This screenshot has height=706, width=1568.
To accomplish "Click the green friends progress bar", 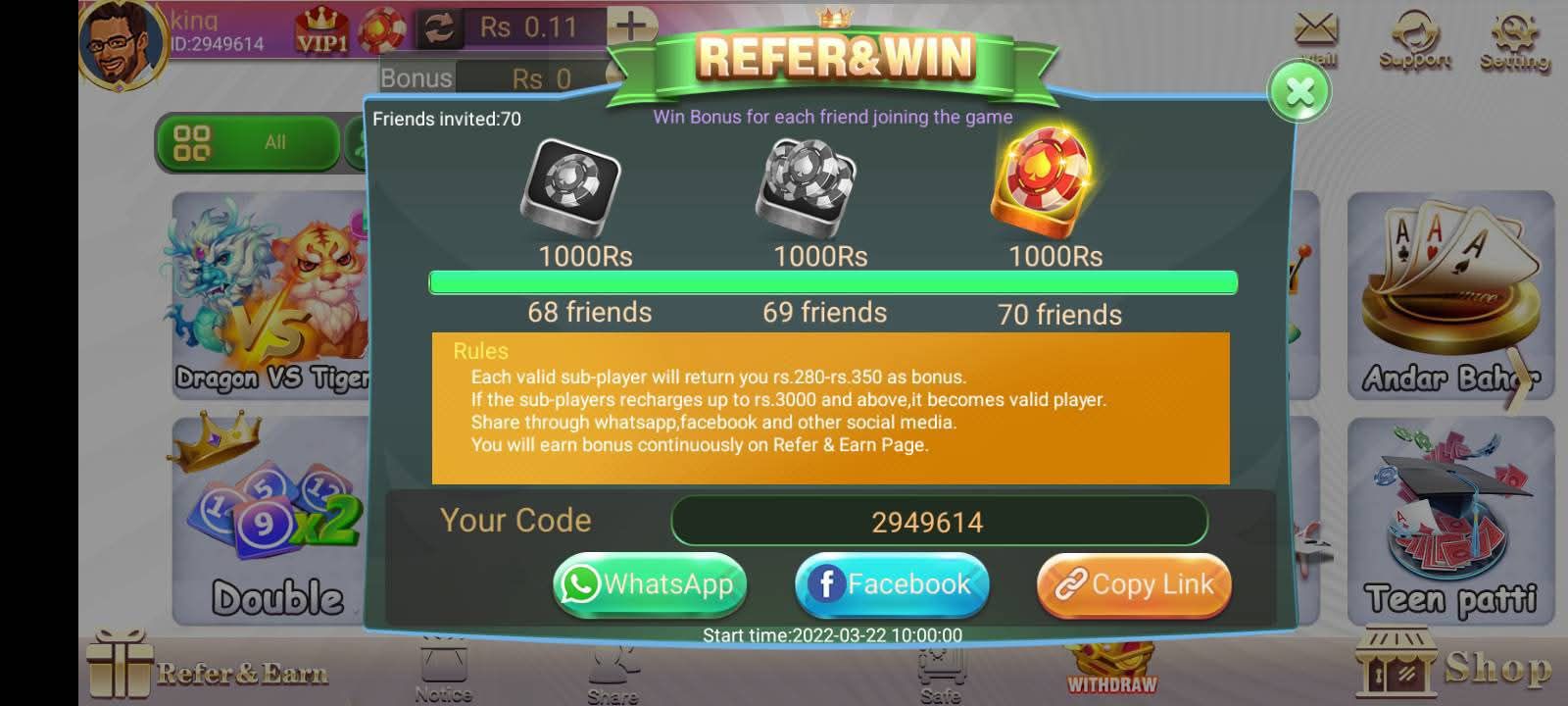I will [833, 282].
